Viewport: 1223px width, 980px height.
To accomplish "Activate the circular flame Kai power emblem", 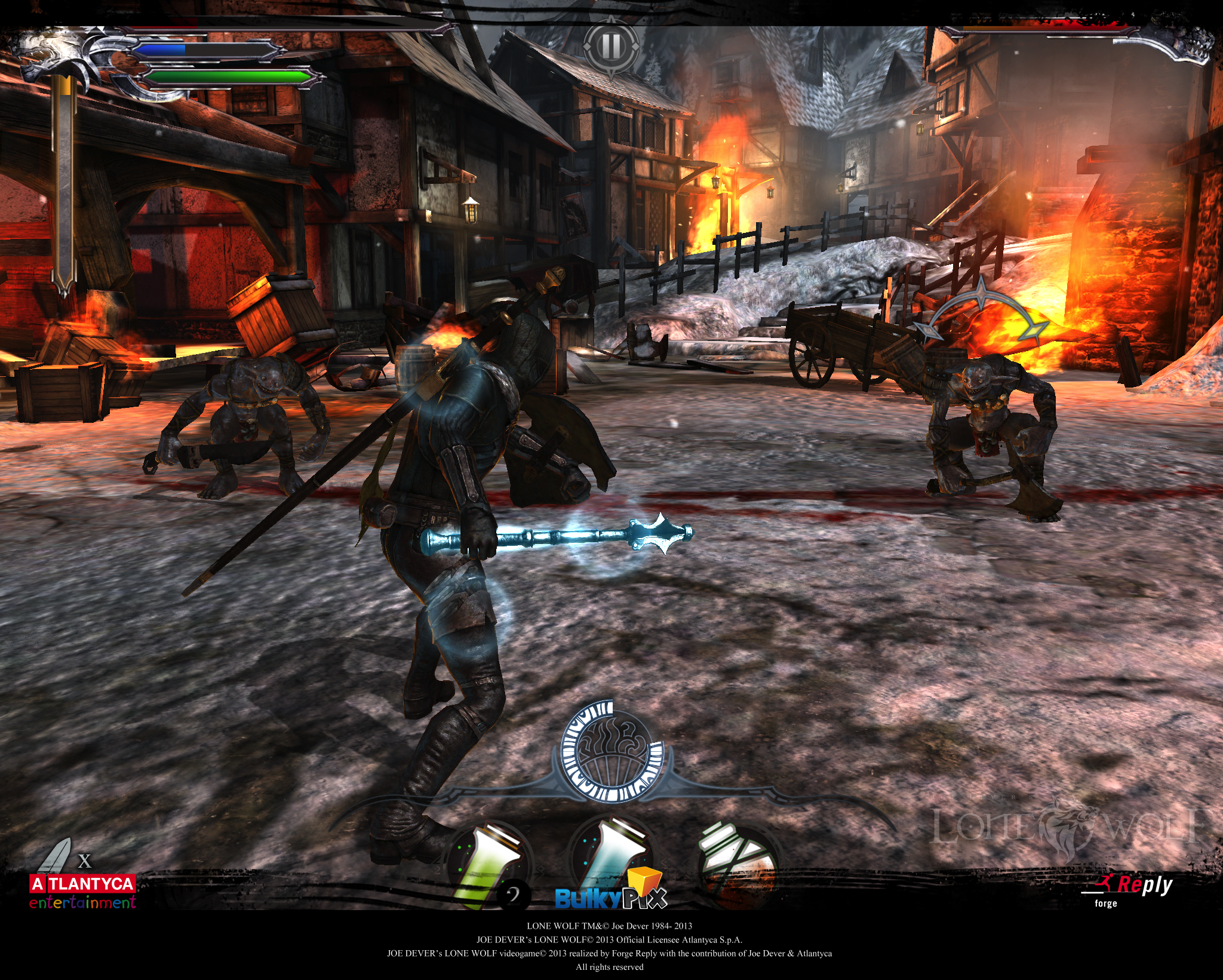I will click(x=611, y=751).
